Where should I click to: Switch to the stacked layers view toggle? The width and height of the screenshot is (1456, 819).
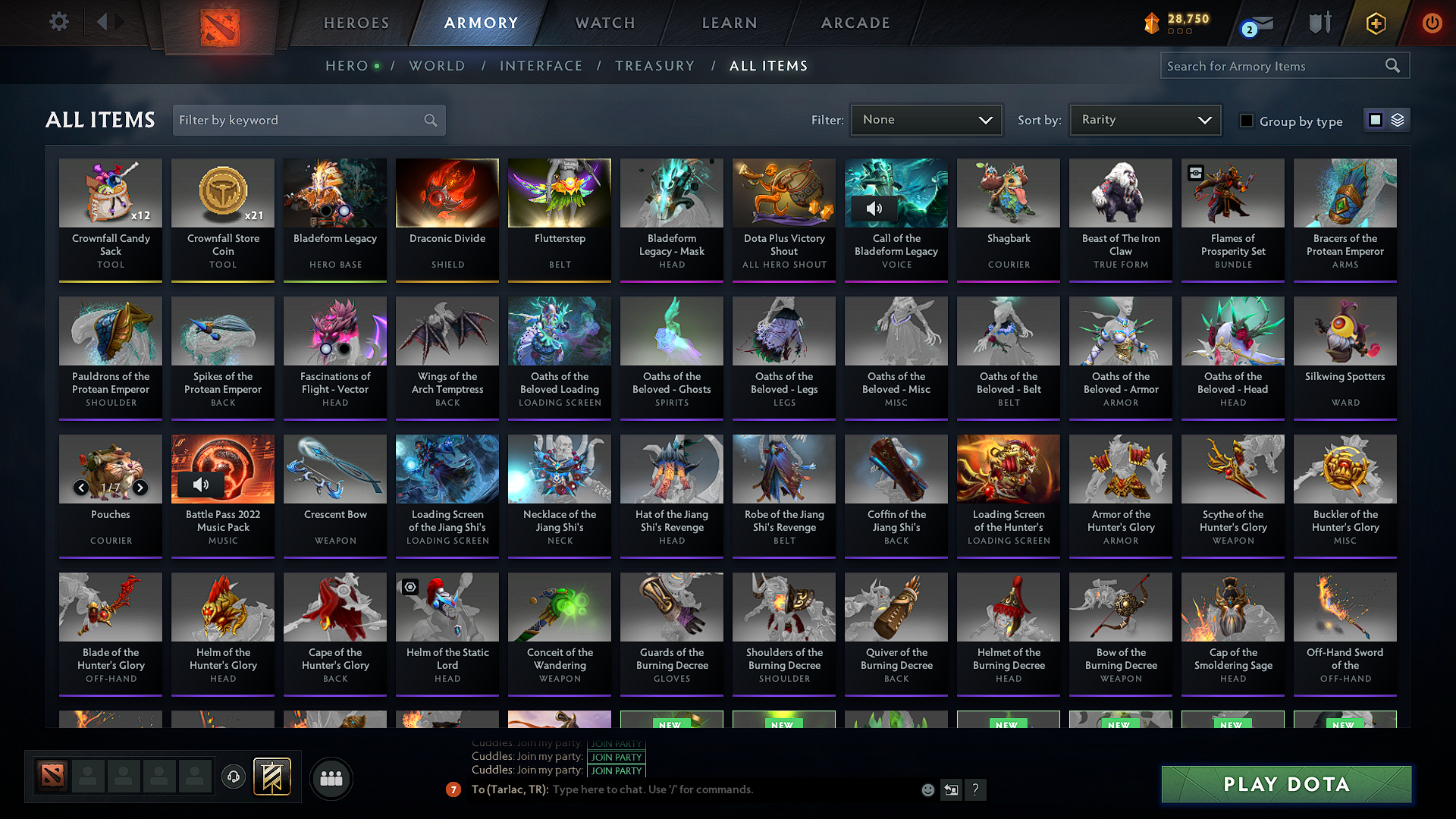pyautogui.click(x=1398, y=120)
